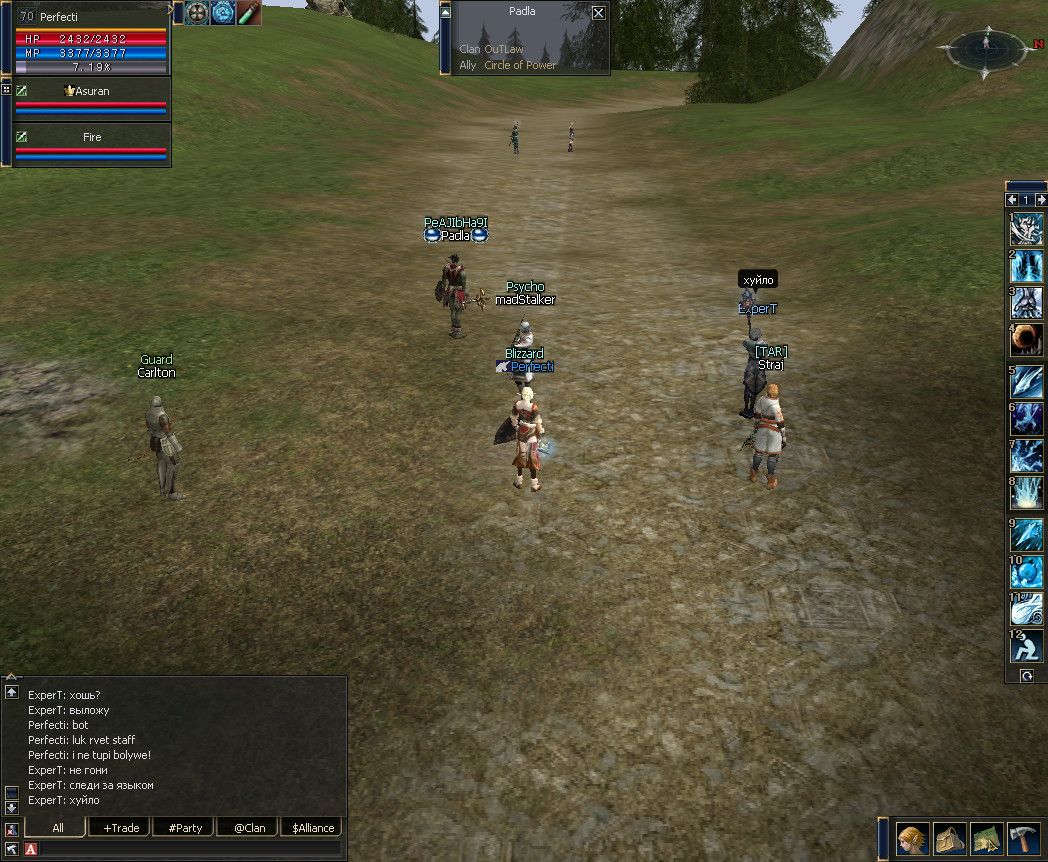Cast the blue orb skill in slot 10
1048x862 pixels.
click(1027, 571)
